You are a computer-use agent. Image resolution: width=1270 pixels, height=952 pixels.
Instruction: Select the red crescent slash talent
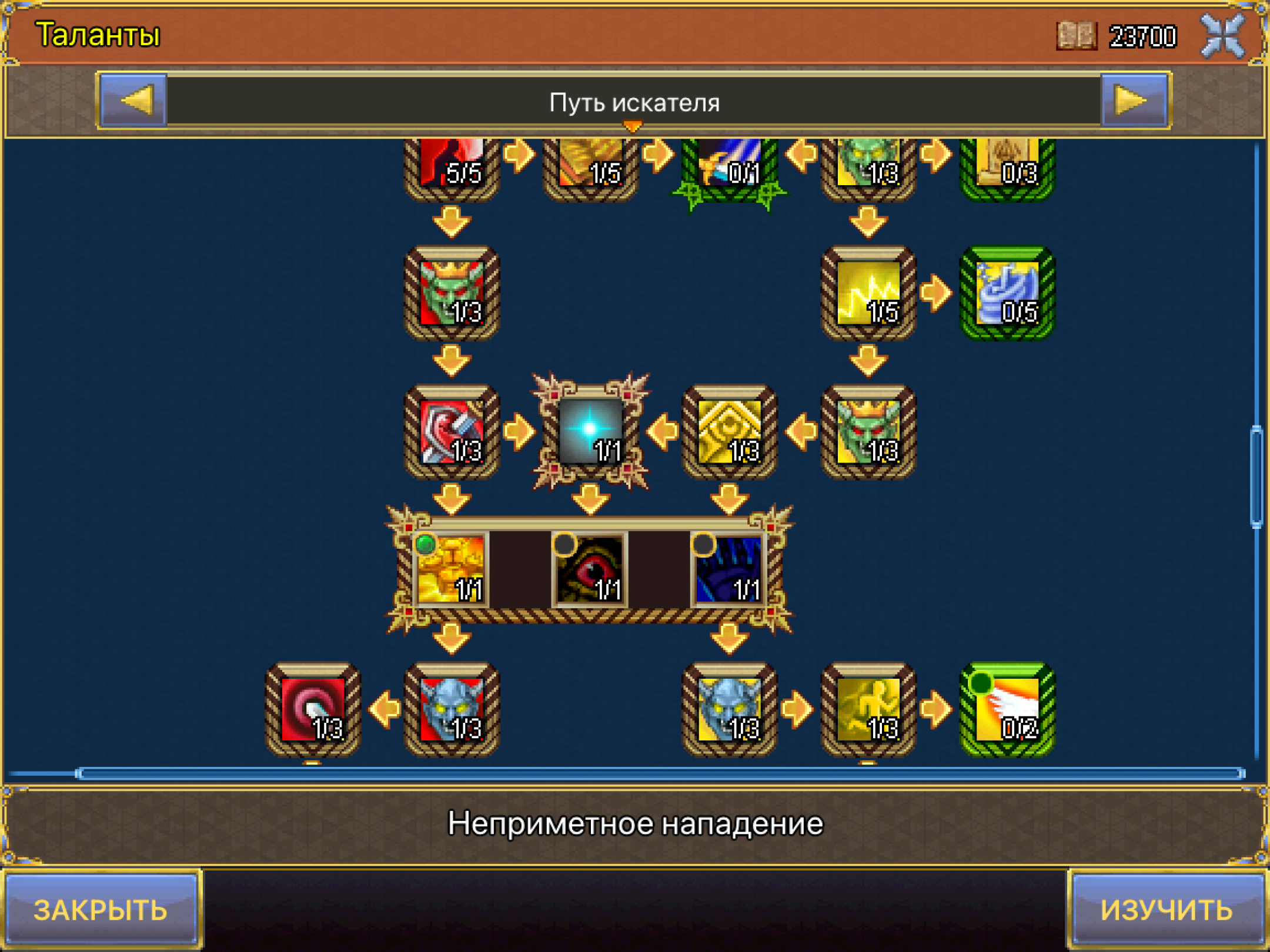point(312,709)
